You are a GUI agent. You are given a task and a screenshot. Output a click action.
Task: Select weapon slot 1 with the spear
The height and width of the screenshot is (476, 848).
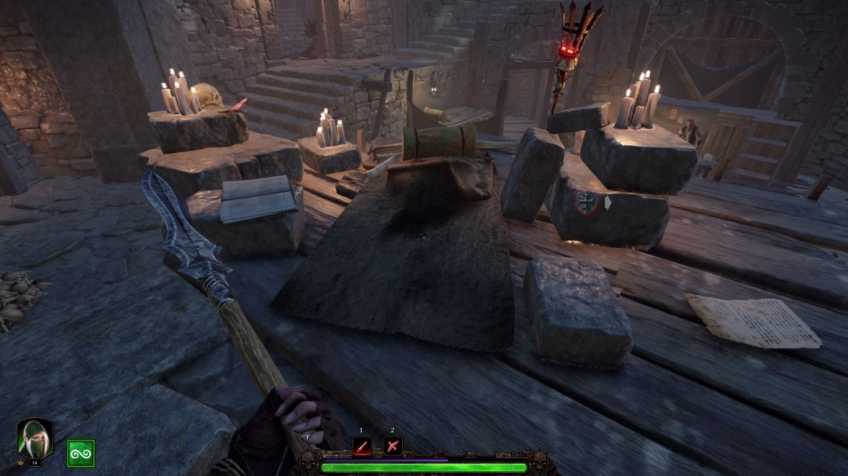(363, 446)
